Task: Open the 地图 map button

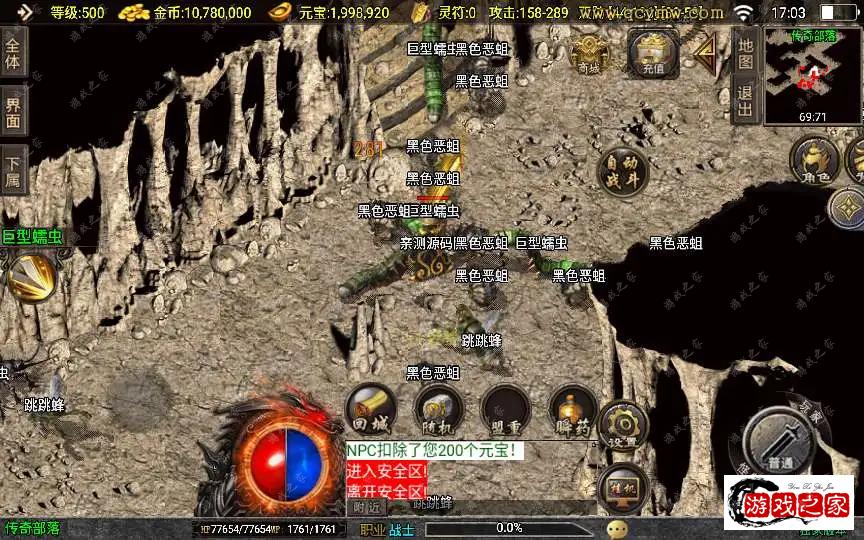Action: coord(745,49)
